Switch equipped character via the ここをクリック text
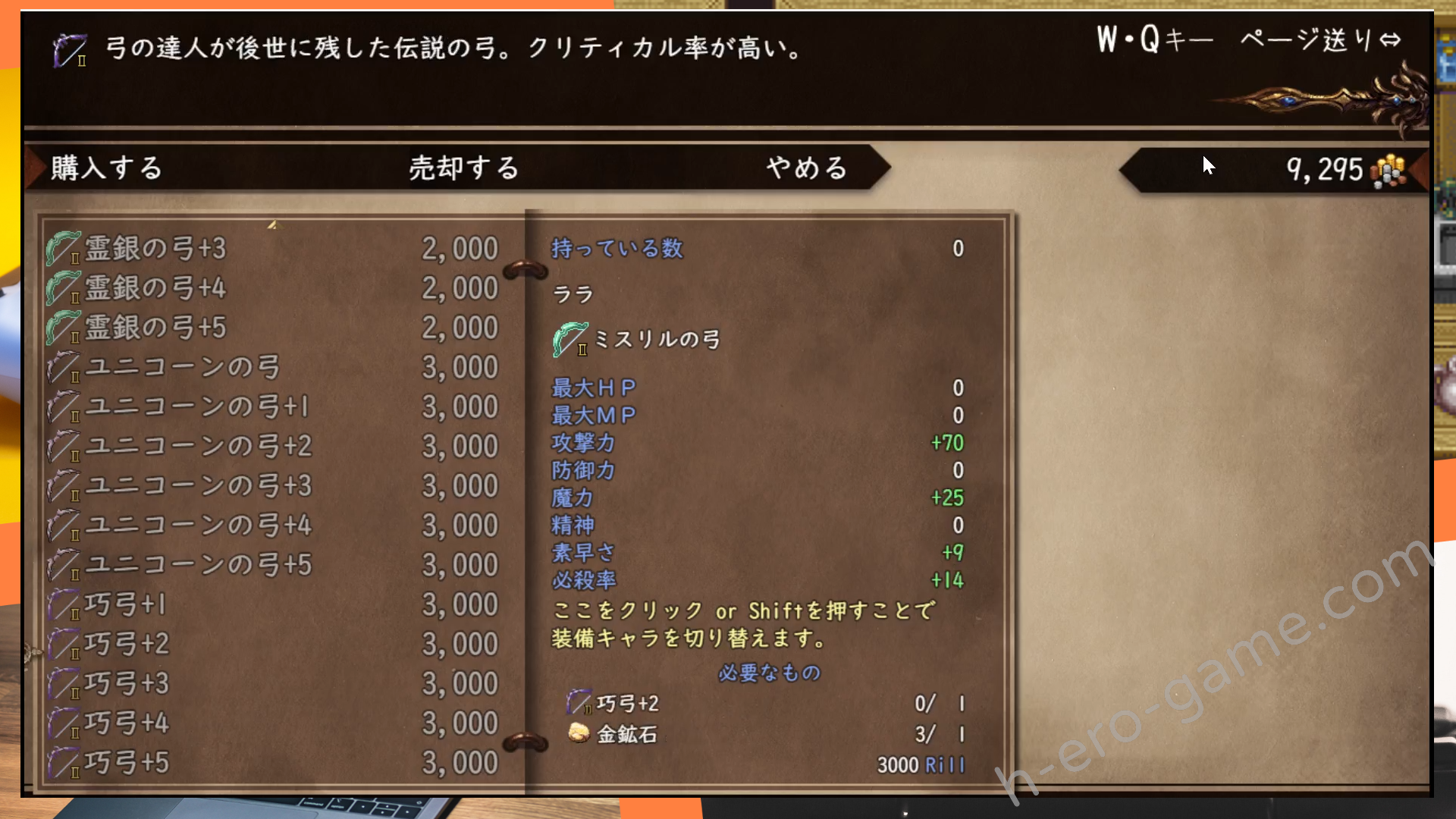This screenshot has width=1456, height=819. click(x=743, y=624)
